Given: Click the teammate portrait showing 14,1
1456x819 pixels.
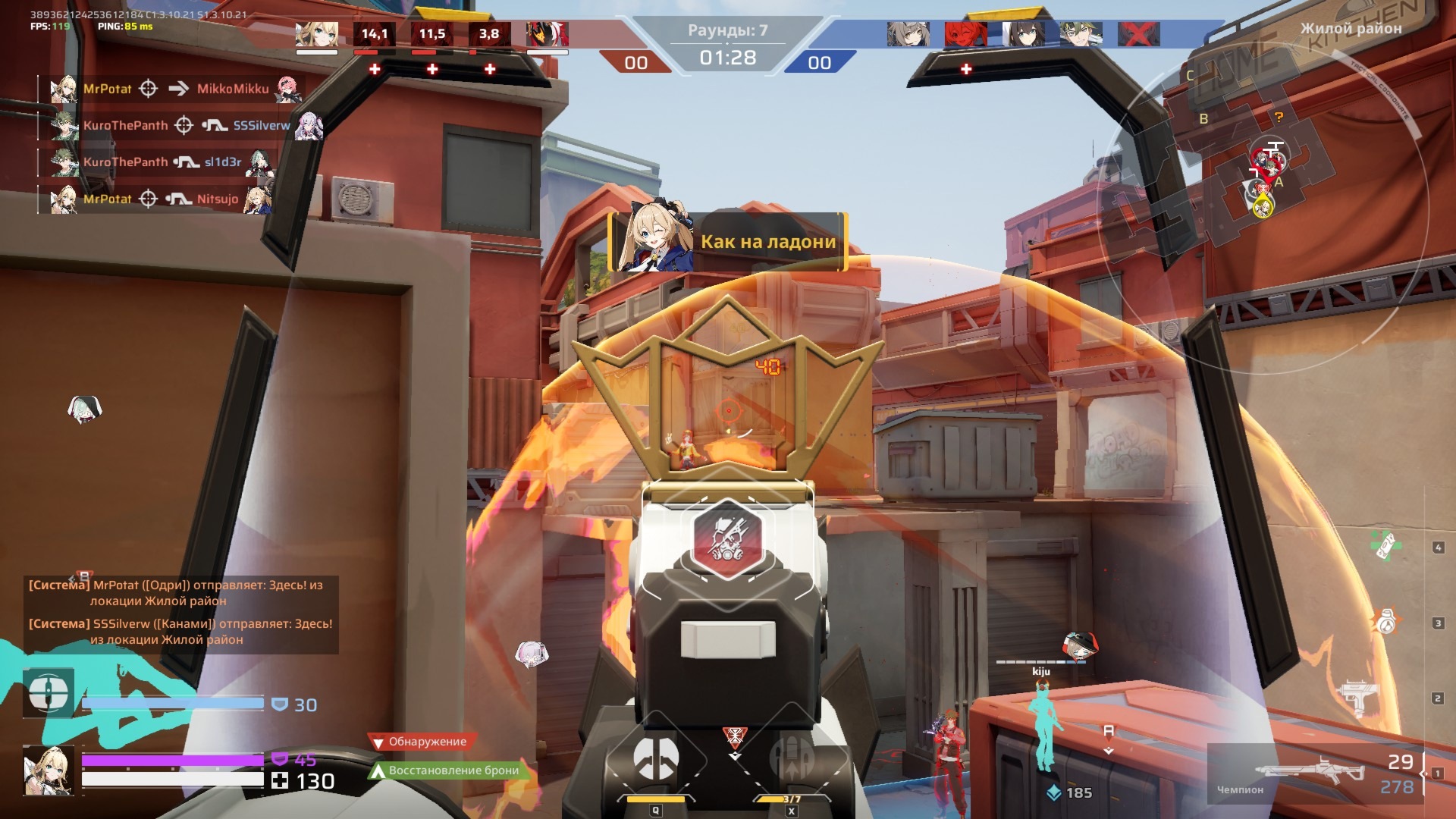Looking at the screenshot, I should tap(374, 34).
